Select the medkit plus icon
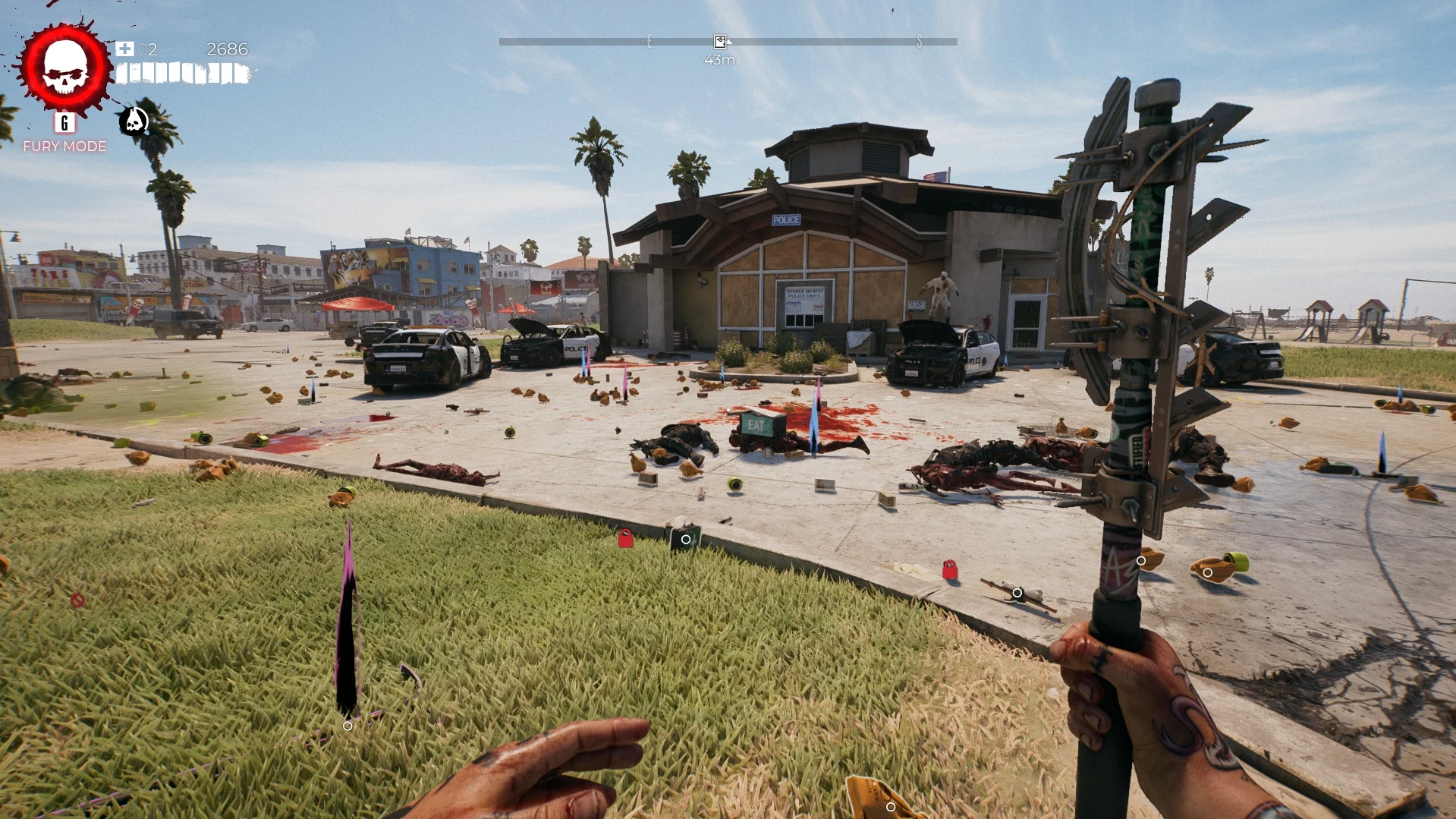This screenshot has width=1456, height=819. tap(124, 49)
